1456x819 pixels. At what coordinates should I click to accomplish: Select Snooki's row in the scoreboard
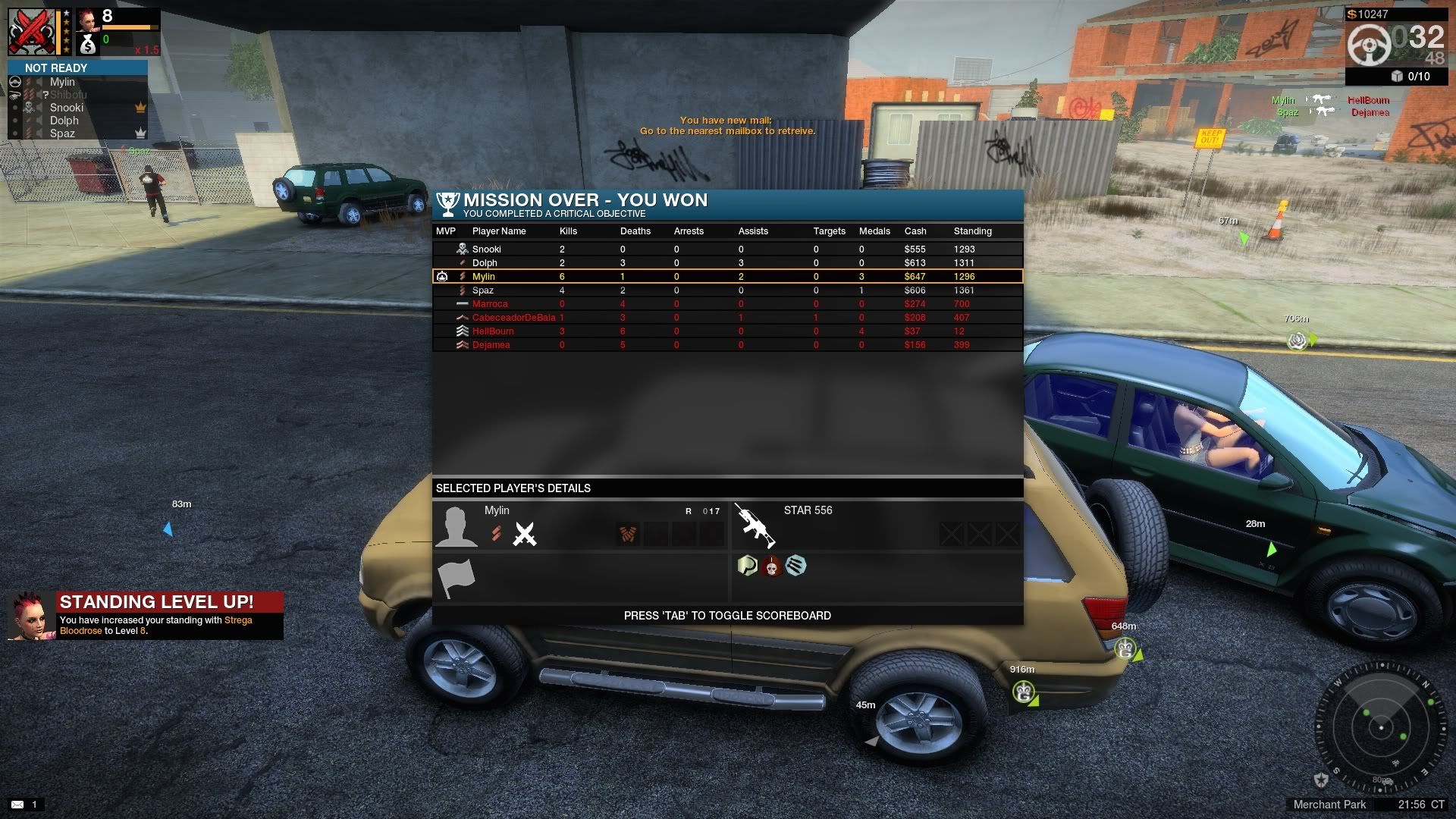pyautogui.click(x=486, y=249)
